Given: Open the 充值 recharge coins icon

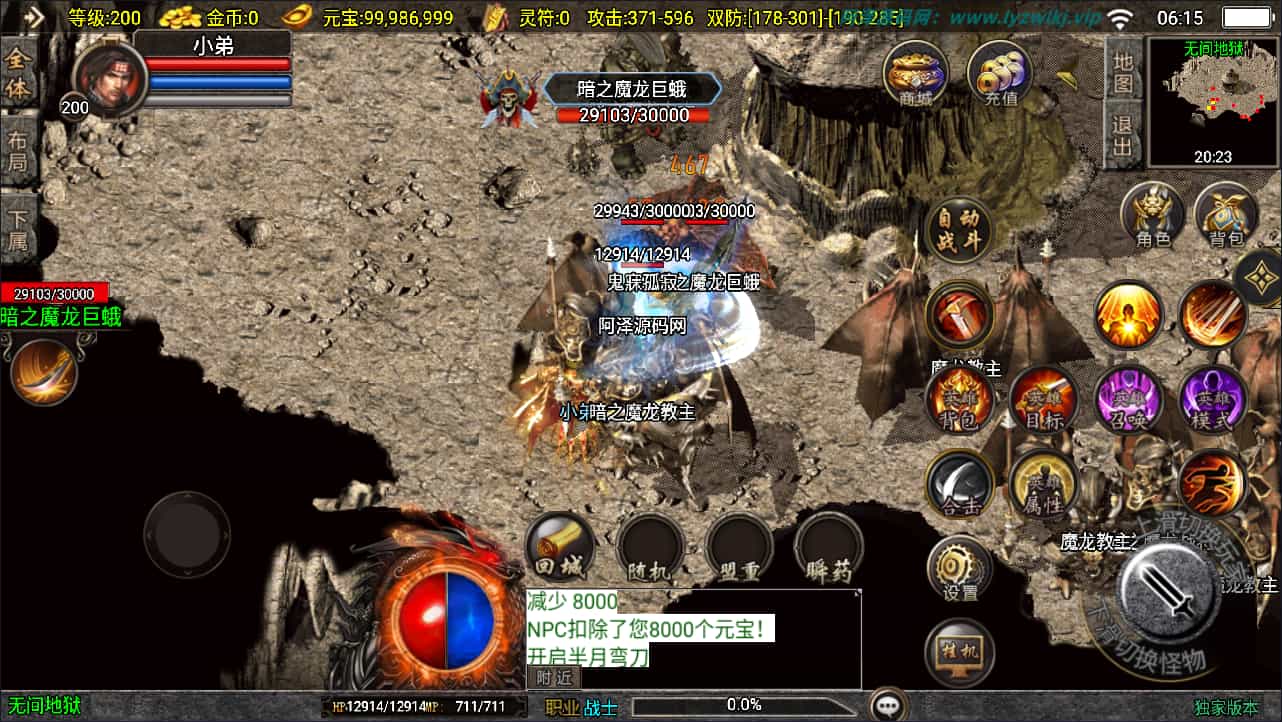Looking at the screenshot, I should (x=999, y=72).
